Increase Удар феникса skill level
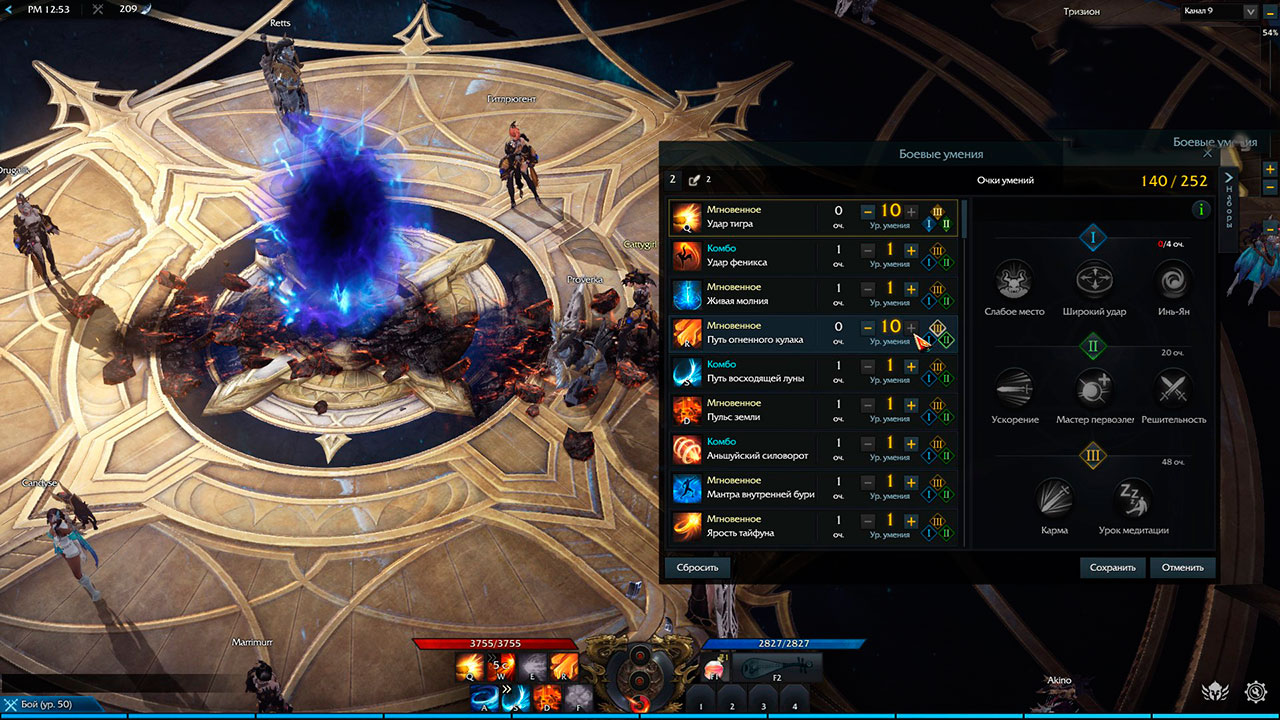 pyautogui.click(x=911, y=251)
